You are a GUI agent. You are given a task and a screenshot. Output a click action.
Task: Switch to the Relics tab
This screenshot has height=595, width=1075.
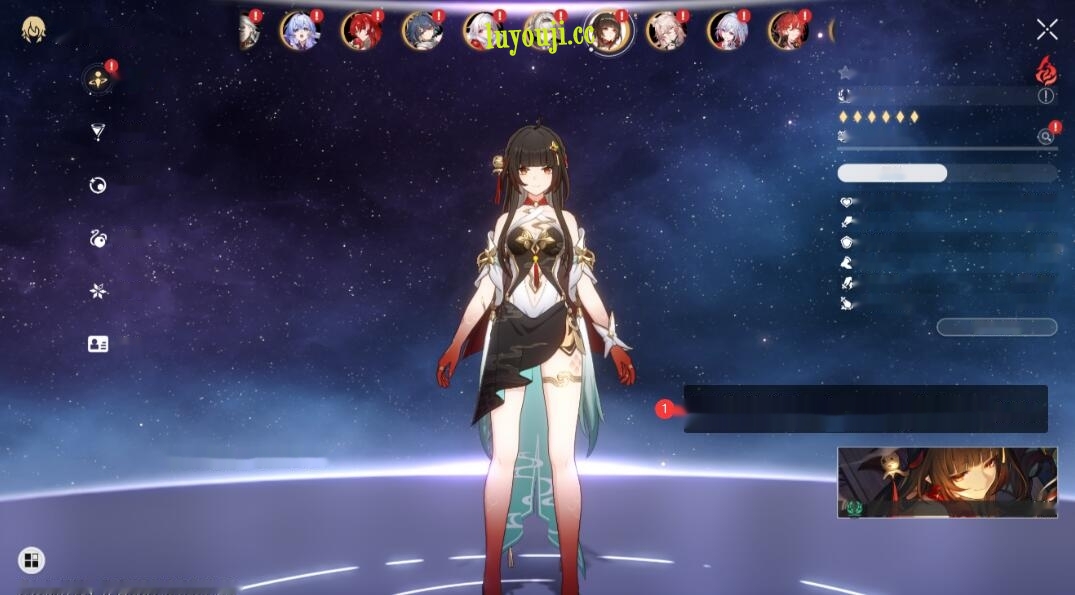point(98,238)
